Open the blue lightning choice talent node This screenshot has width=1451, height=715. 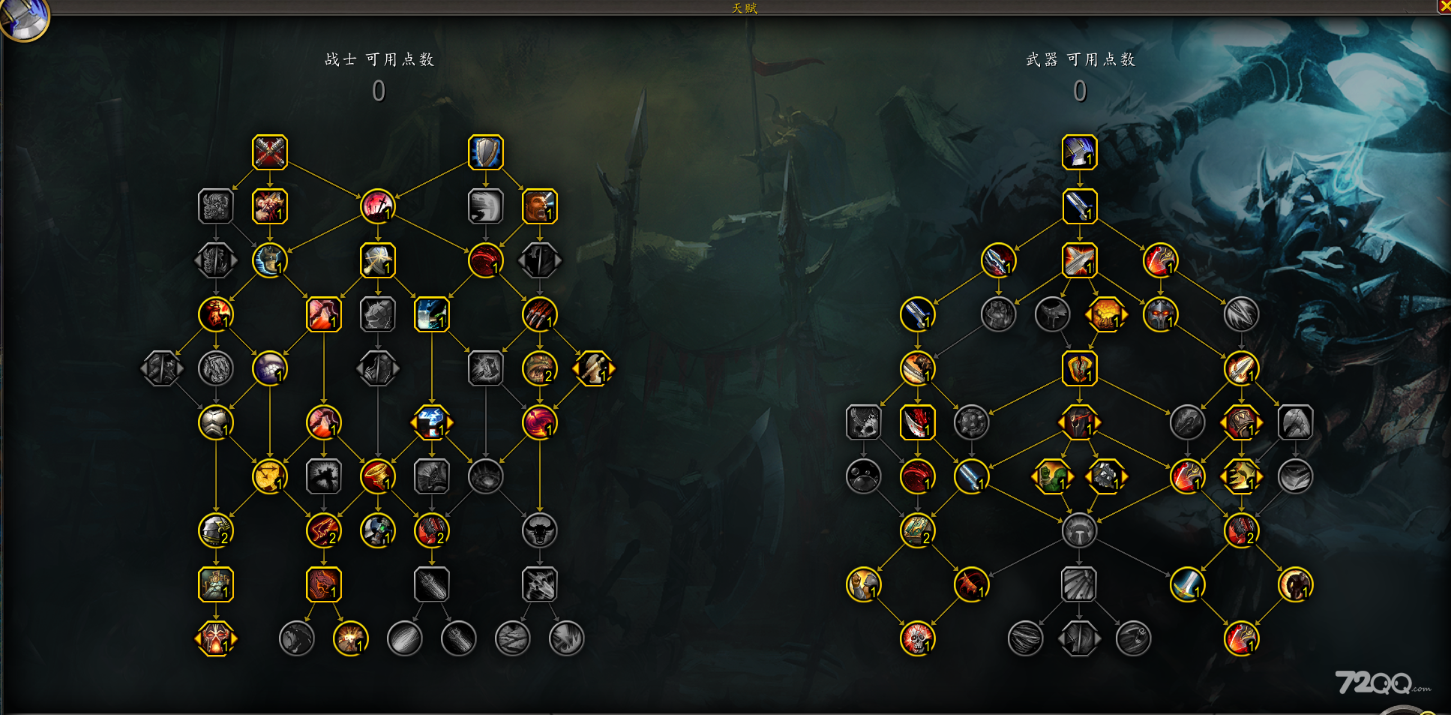pos(432,423)
